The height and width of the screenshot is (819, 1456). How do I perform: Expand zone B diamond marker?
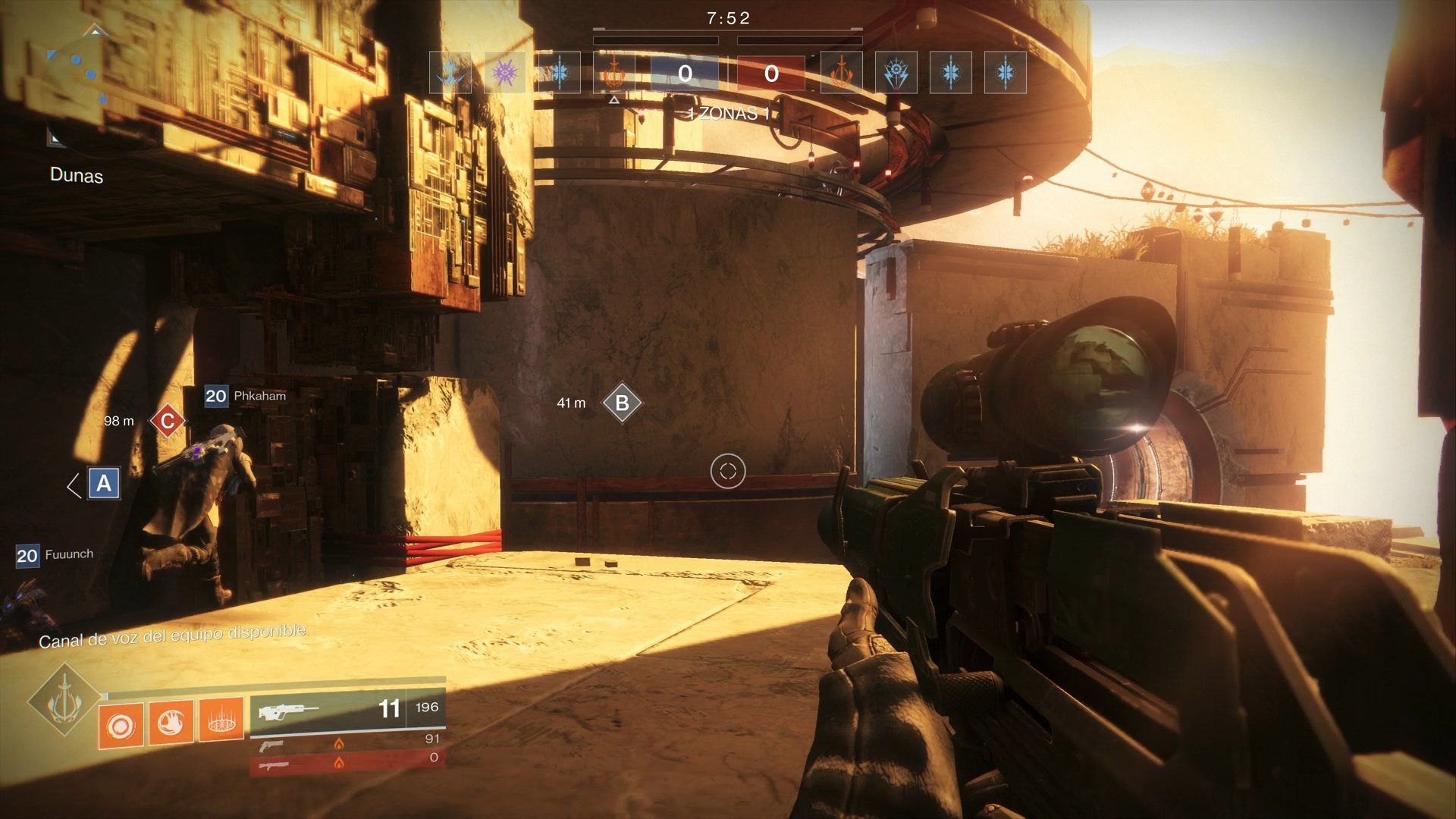[x=622, y=403]
